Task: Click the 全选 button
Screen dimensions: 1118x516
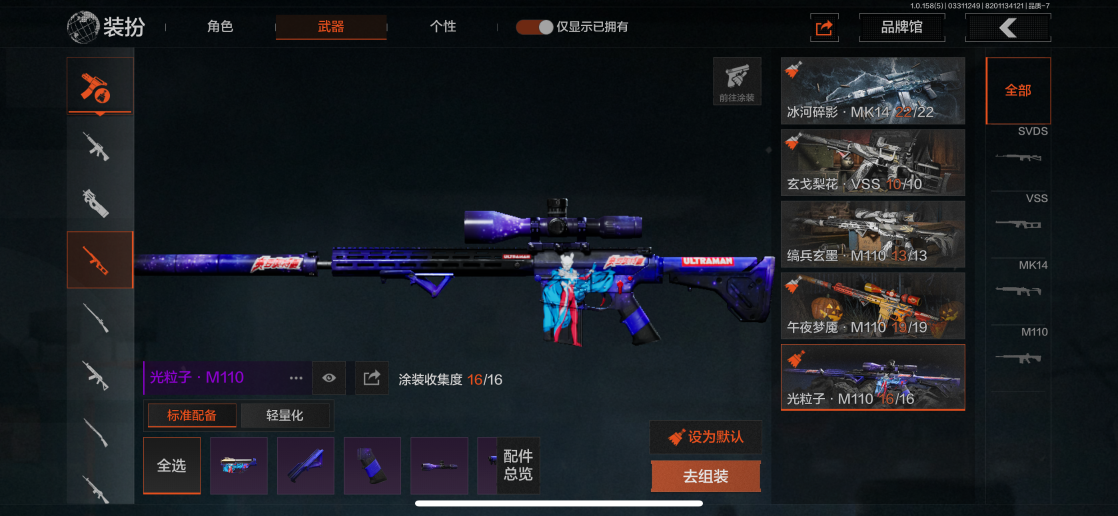Action: tap(172, 466)
